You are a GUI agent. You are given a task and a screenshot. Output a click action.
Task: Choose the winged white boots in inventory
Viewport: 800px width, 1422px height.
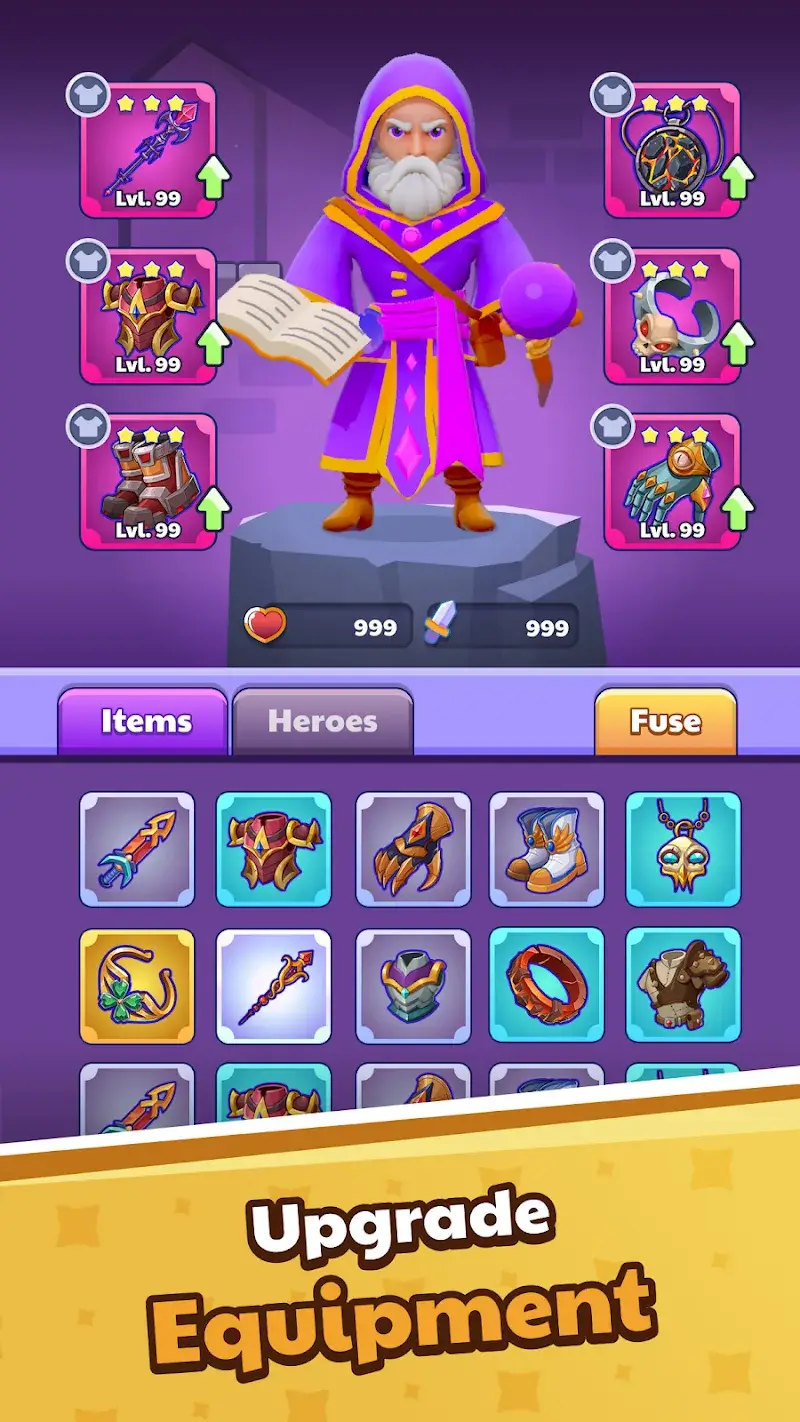click(547, 849)
